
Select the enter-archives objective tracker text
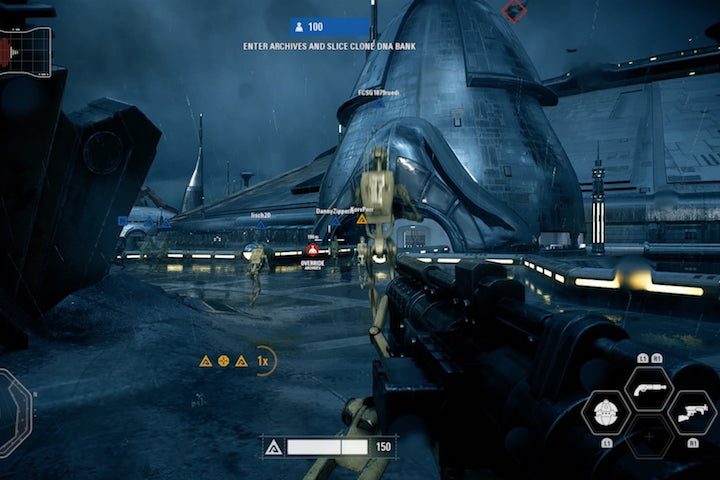point(329,46)
